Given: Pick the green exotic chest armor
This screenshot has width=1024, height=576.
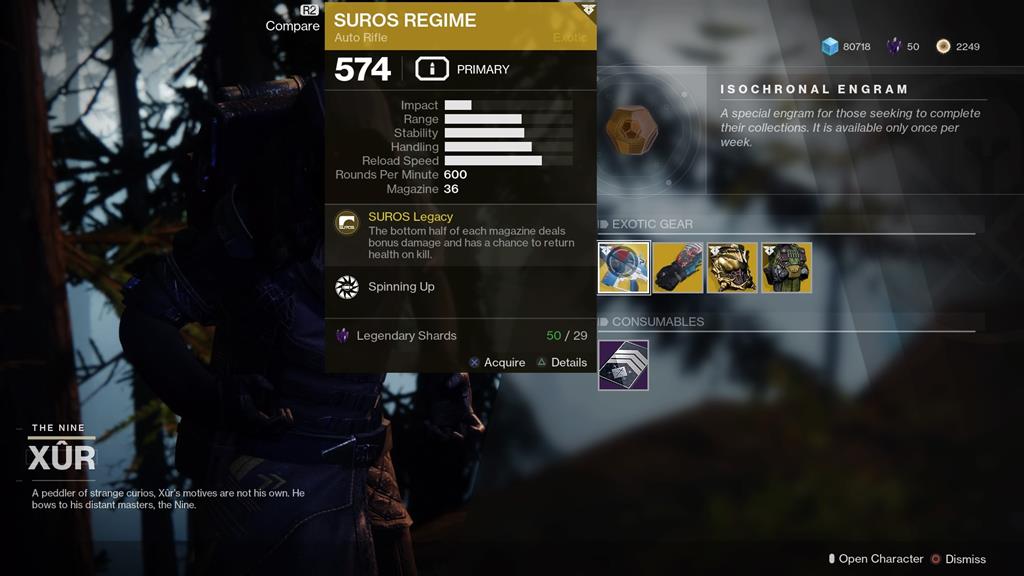Looking at the screenshot, I should [x=786, y=268].
